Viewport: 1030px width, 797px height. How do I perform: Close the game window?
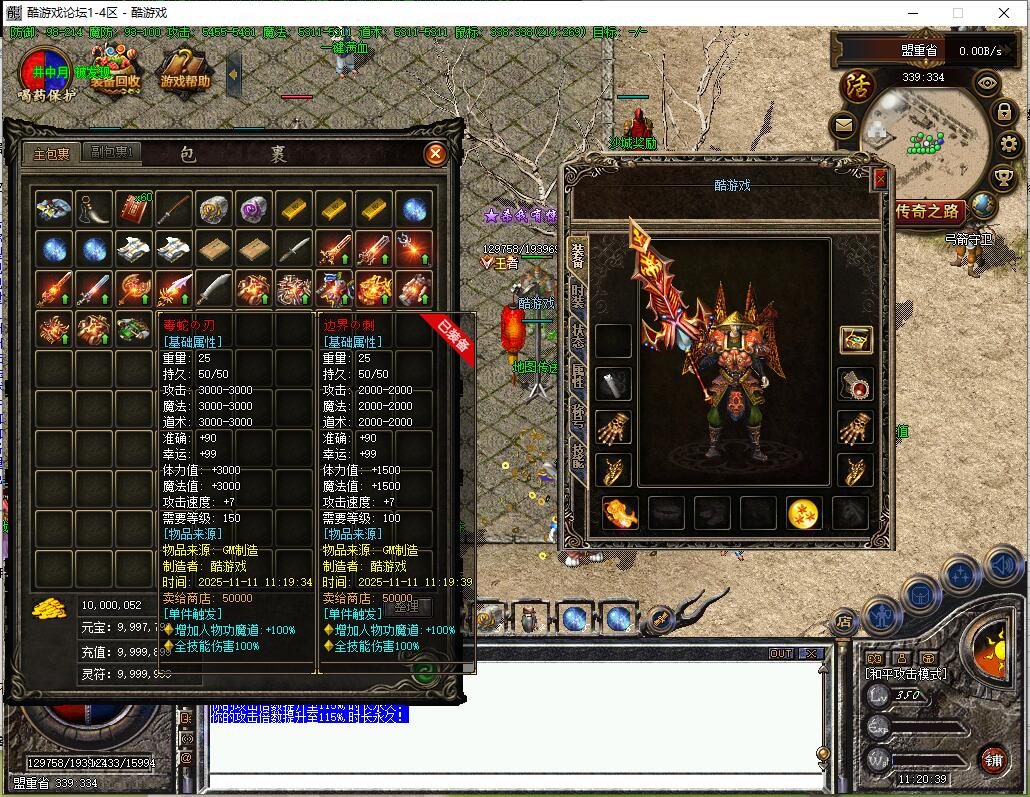pos(1005,13)
